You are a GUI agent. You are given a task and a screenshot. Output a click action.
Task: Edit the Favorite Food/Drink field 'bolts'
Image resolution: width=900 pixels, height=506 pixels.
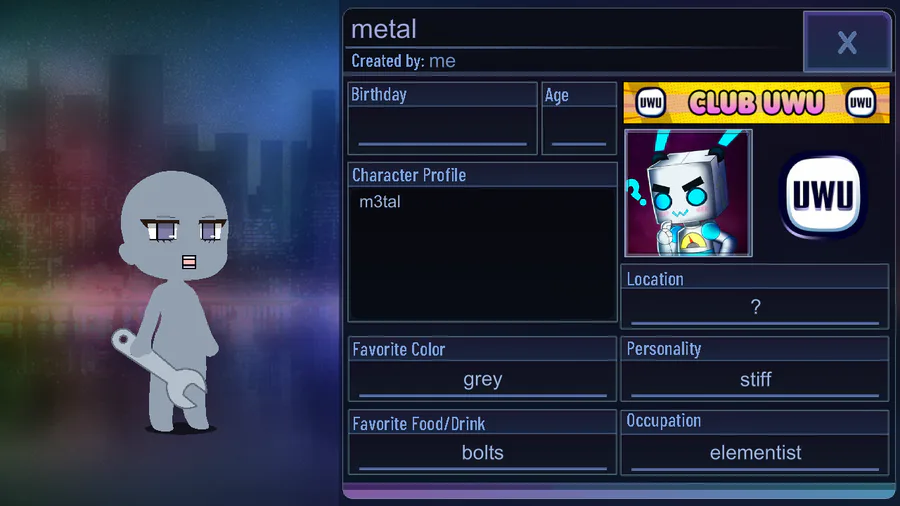click(x=482, y=453)
